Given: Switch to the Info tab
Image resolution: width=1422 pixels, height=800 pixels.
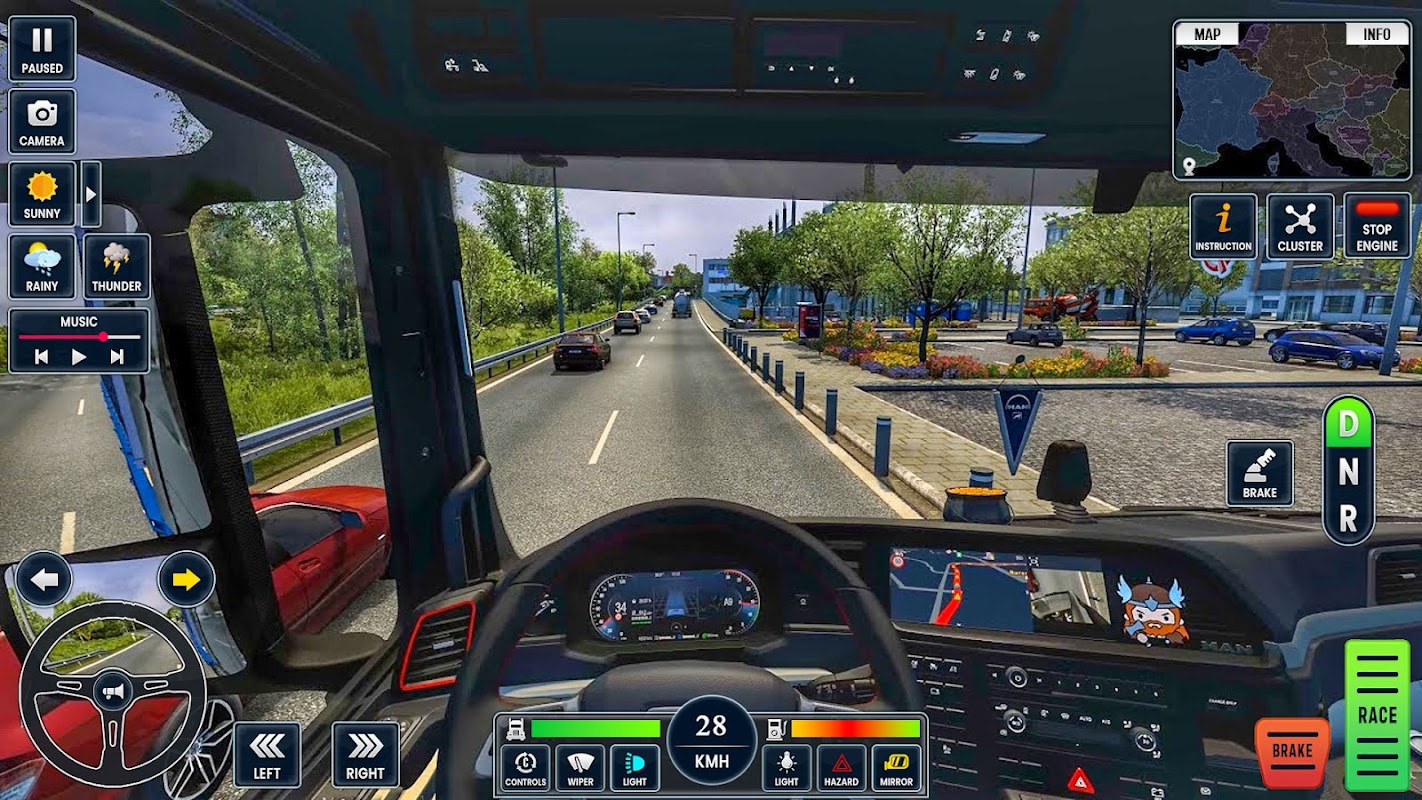Looking at the screenshot, I should (x=1376, y=34).
